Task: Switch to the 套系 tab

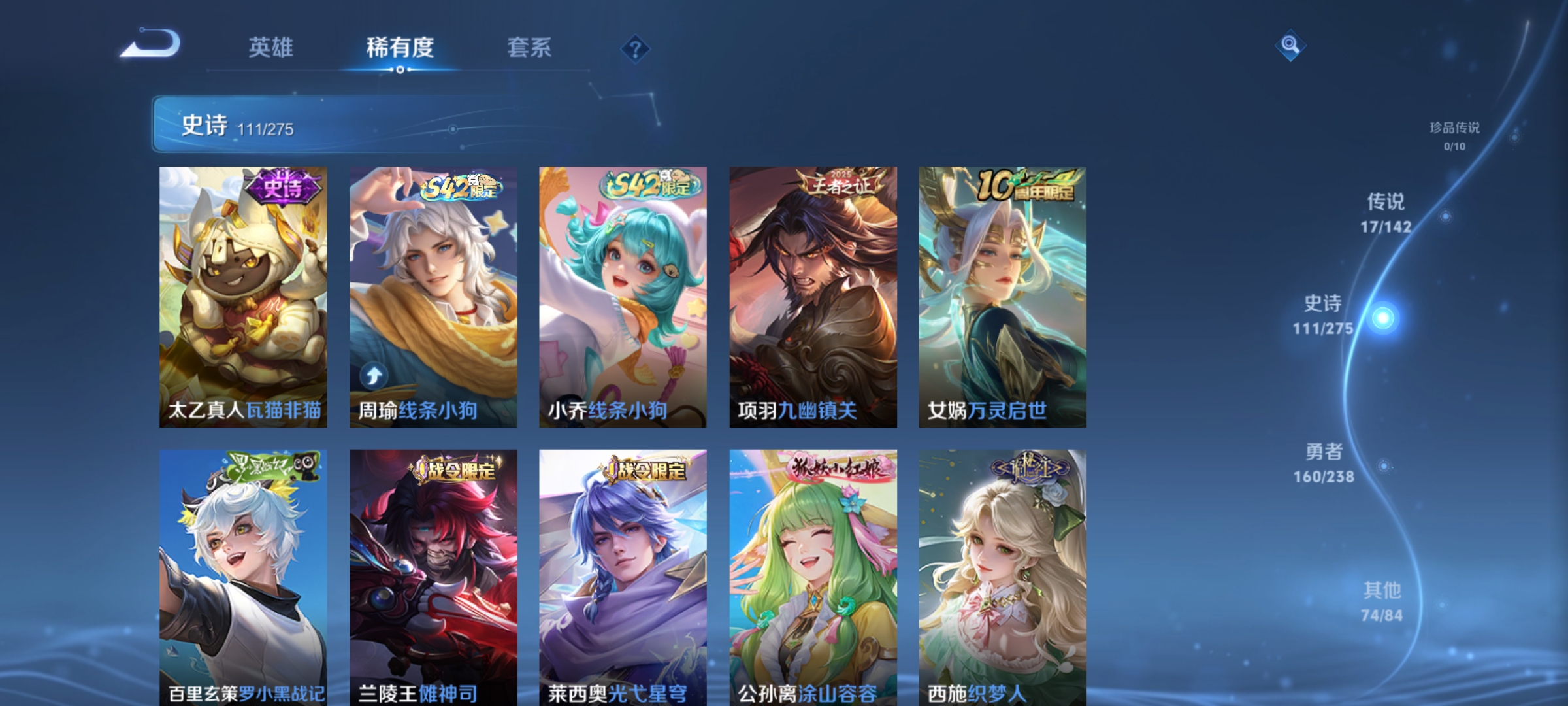Action: pos(531,46)
